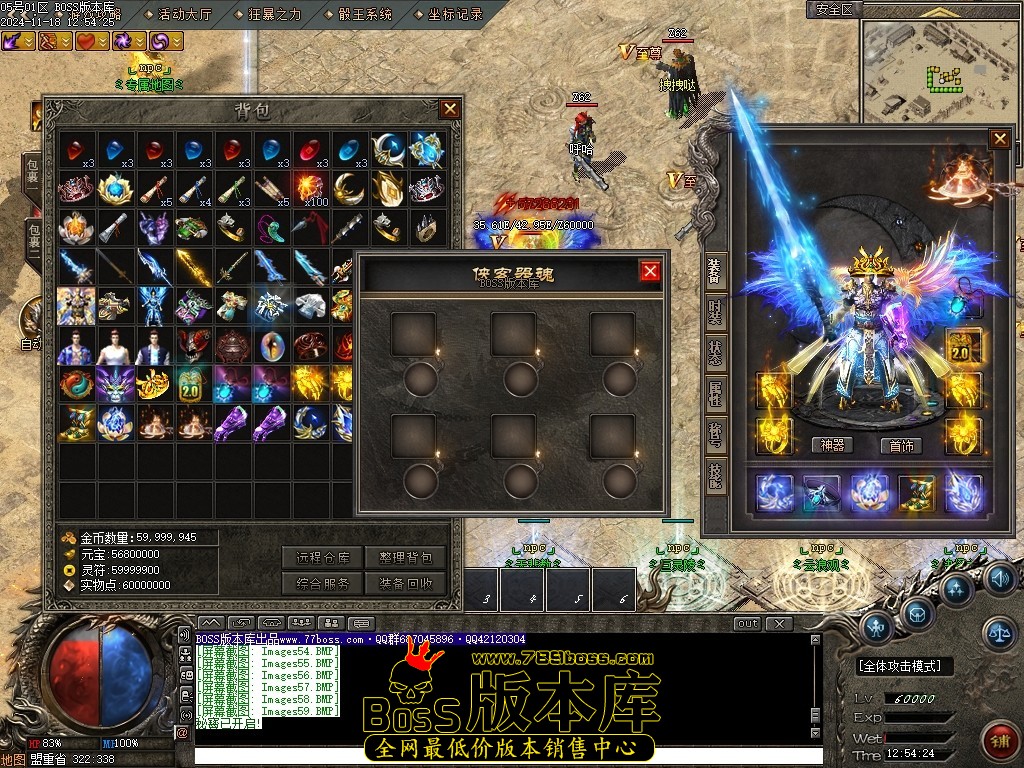Viewport: 1024px width, 768px height.
Task: Open the 坐标记录 coordinate record menu
Action: click(455, 14)
